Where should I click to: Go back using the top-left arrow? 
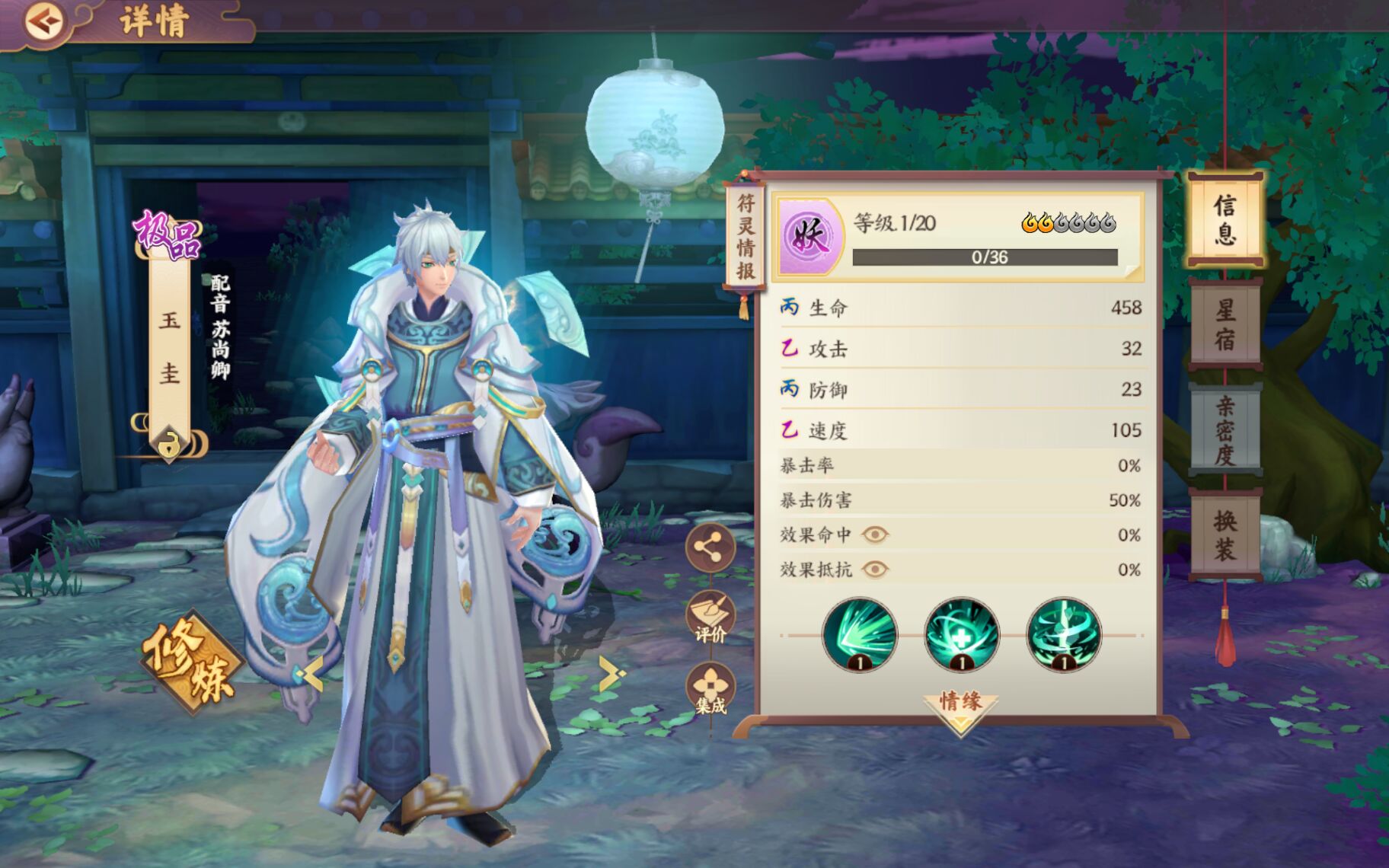(x=43, y=21)
